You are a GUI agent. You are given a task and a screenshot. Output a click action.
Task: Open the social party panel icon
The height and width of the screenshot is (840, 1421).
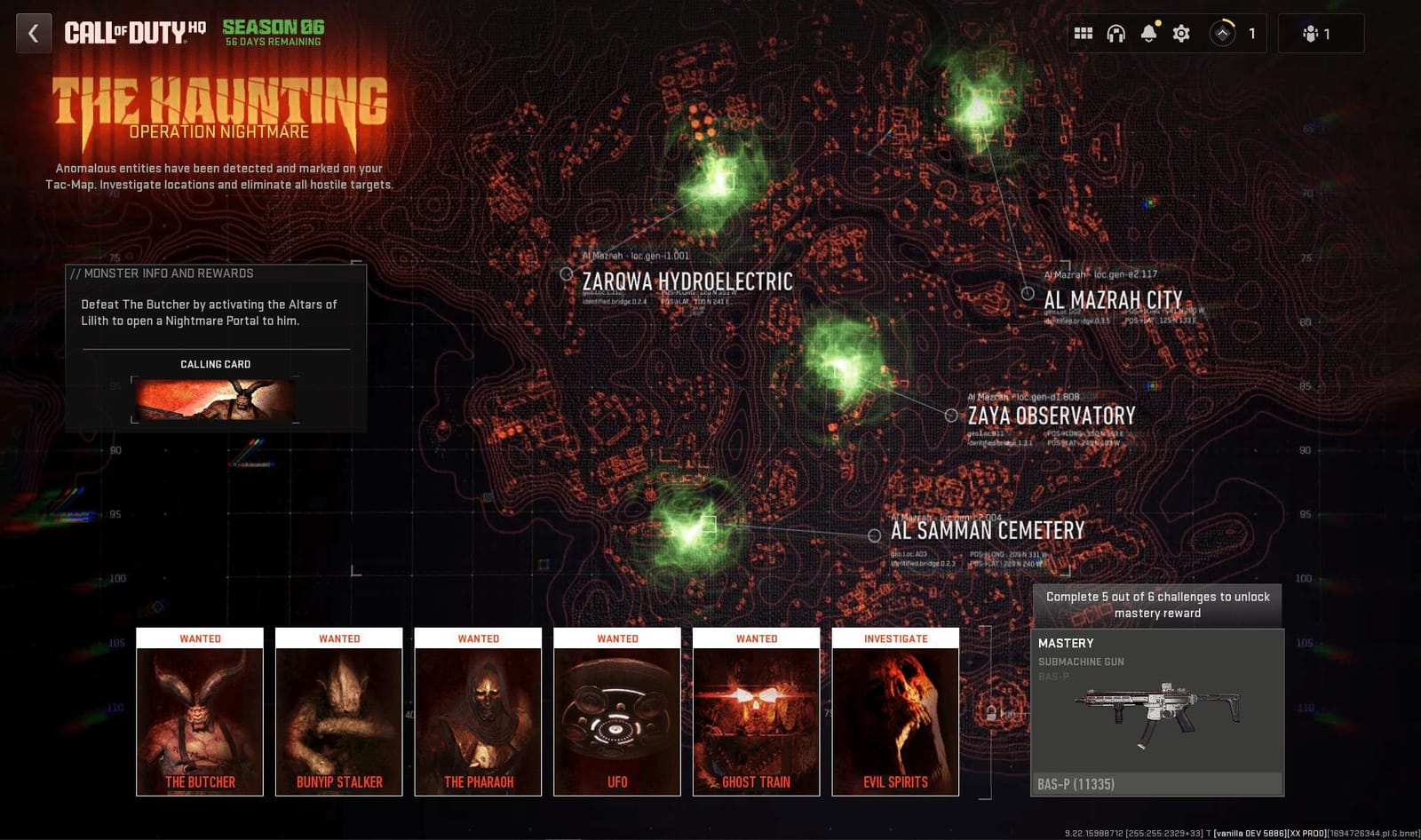[1313, 32]
